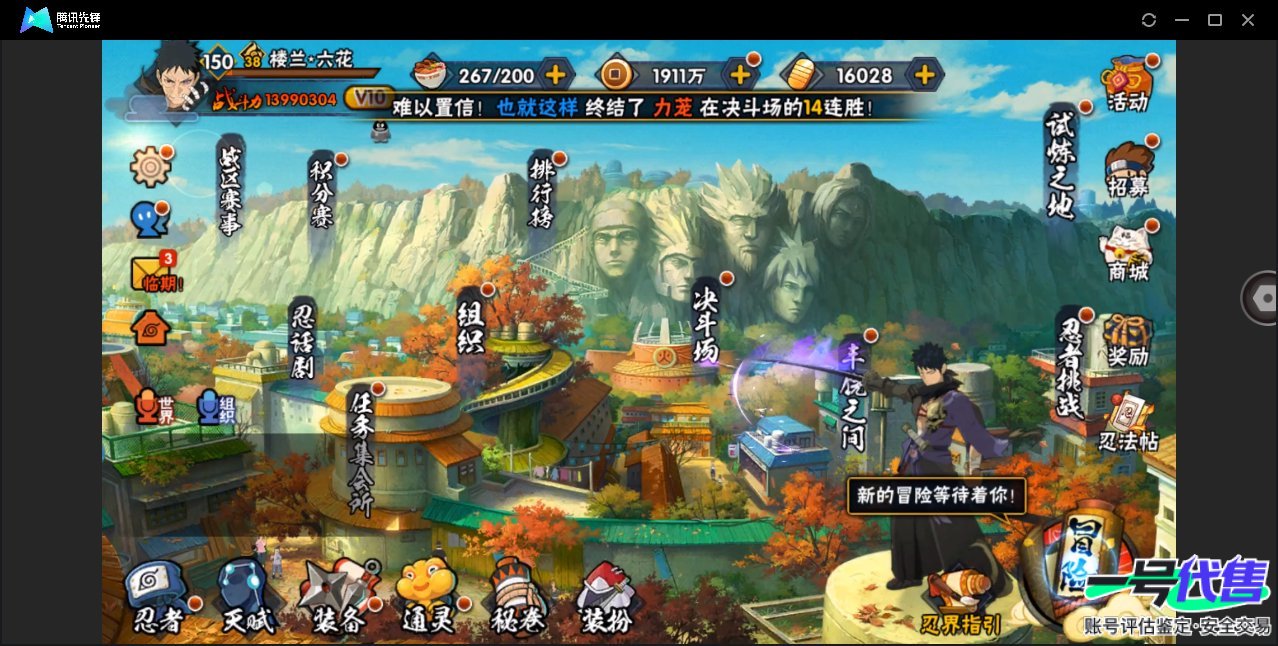This screenshot has width=1278, height=646.
Task: Open the 装扮 costume menu
Action: (x=606, y=598)
